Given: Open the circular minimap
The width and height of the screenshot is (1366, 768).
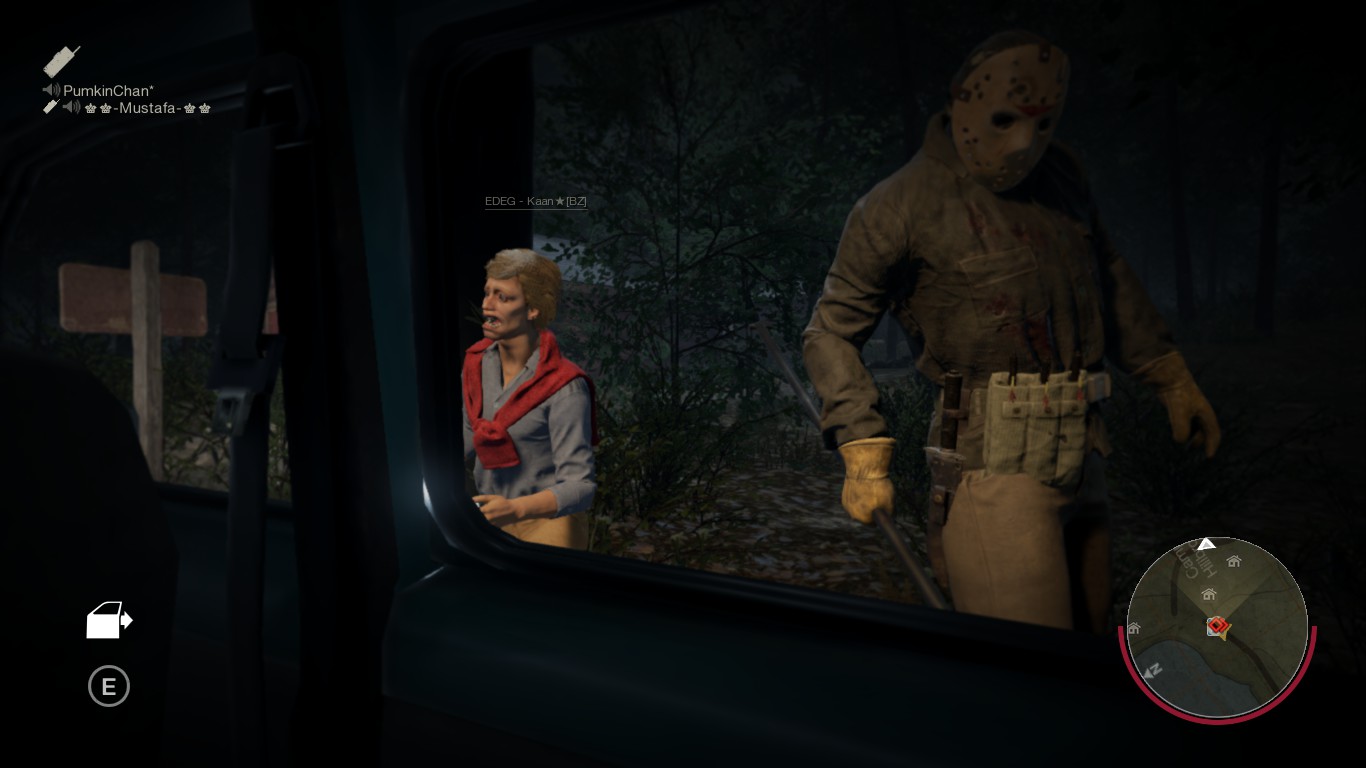Looking at the screenshot, I should coord(1217,627).
